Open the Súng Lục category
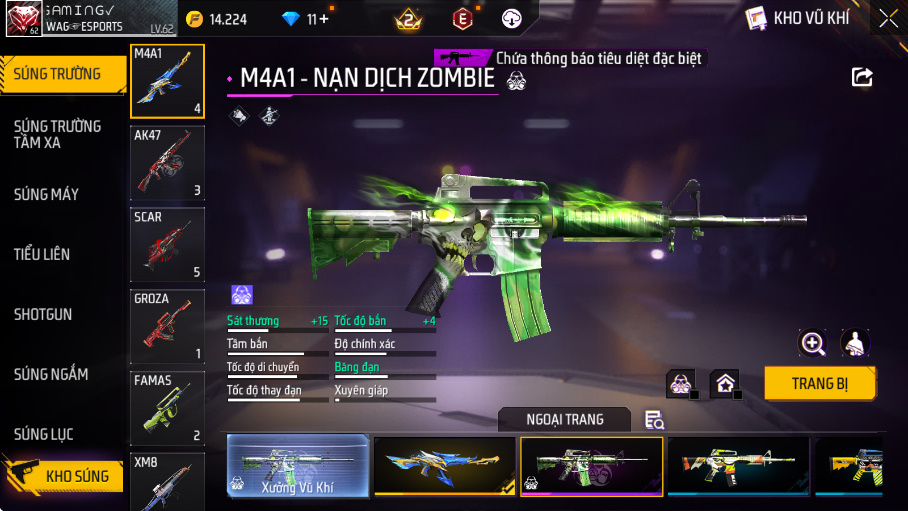Screen dimensions: 908x511 (x=44, y=434)
